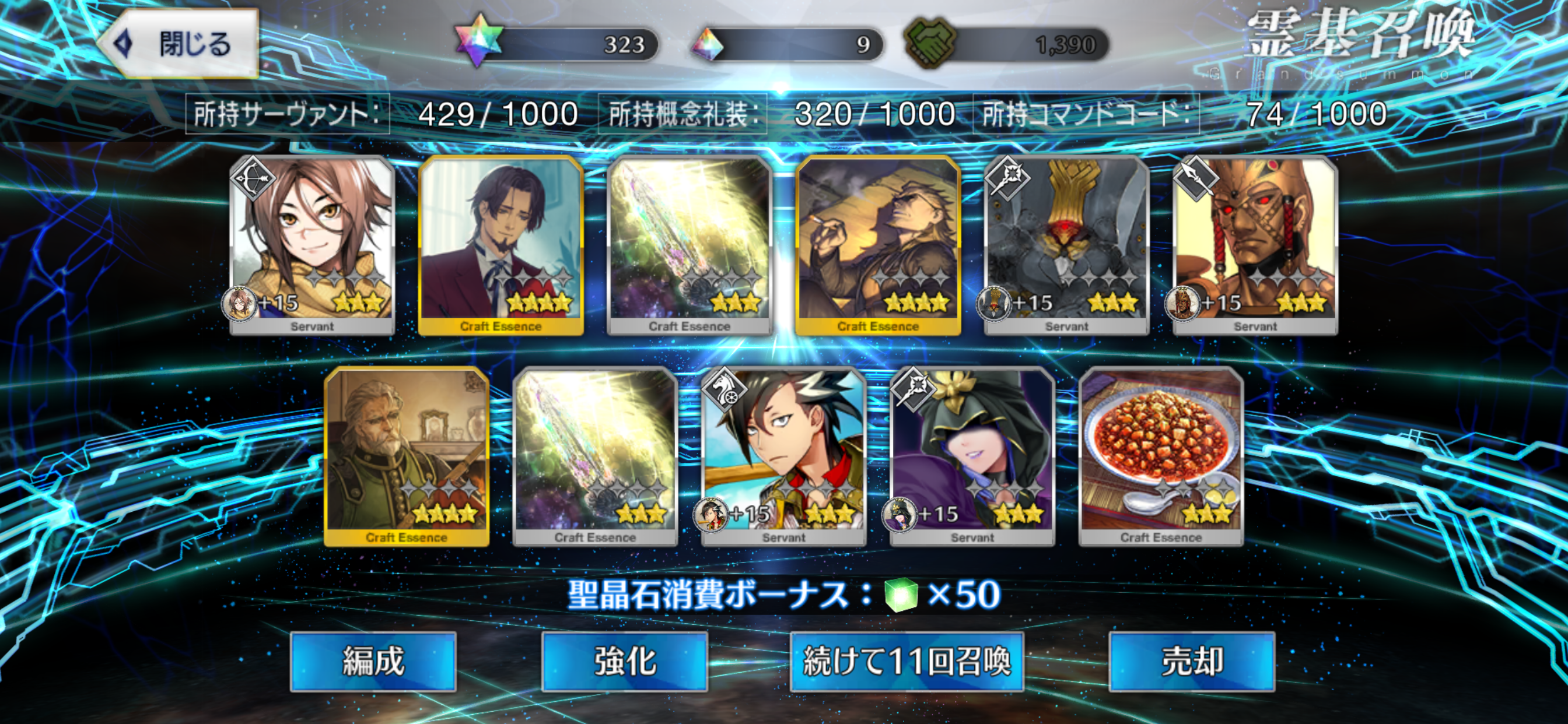Tap the green handshake Friend Point icon
Screen dimensions: 1568x724
pos(929,43)
